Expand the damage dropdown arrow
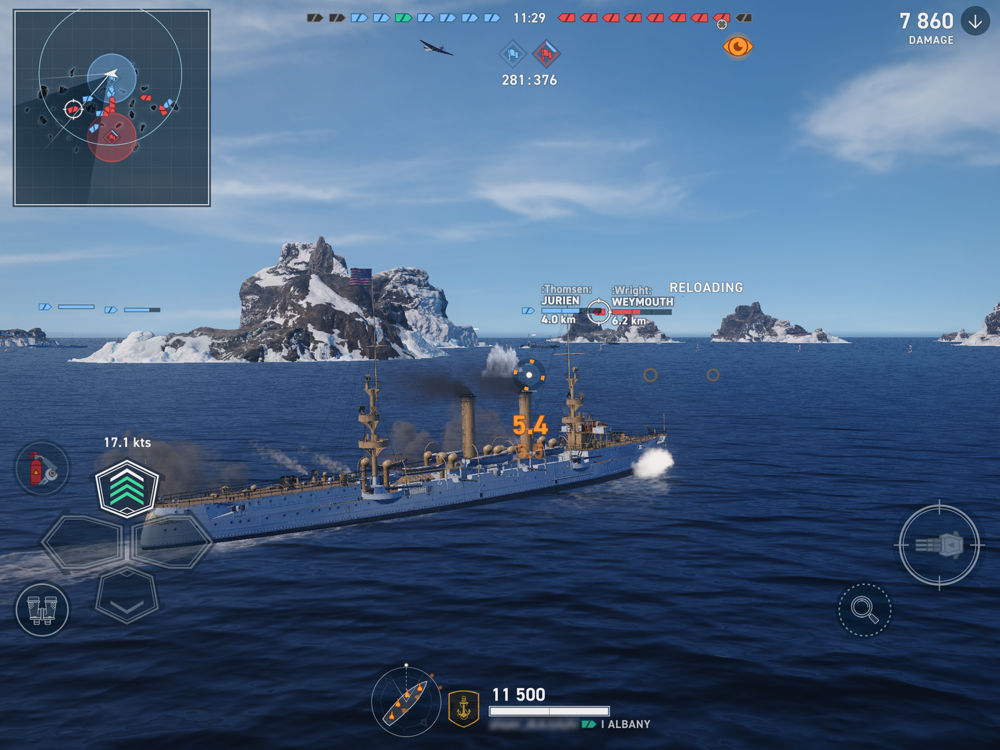Screen dimensions: 1000x750 [975, 21]
